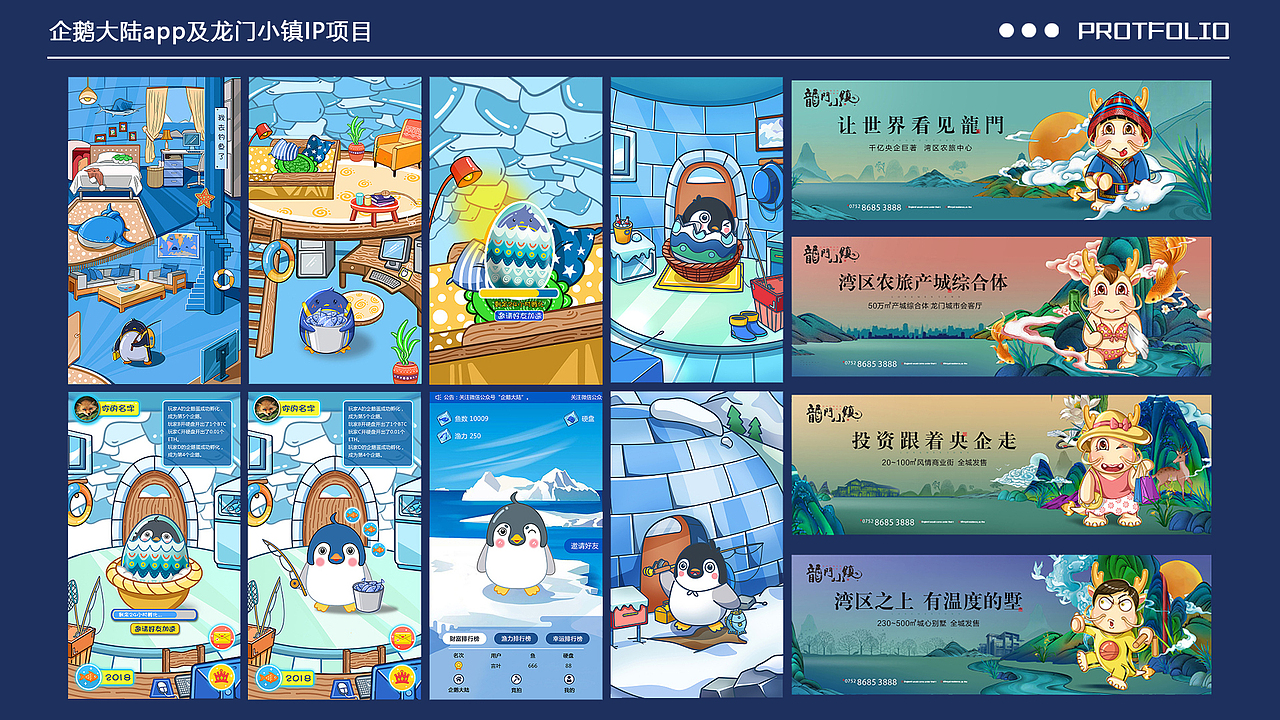Screen dimensions: 1280x720
Task: Open the envelope mail icon above the computer desk
Action: (220, 638)
